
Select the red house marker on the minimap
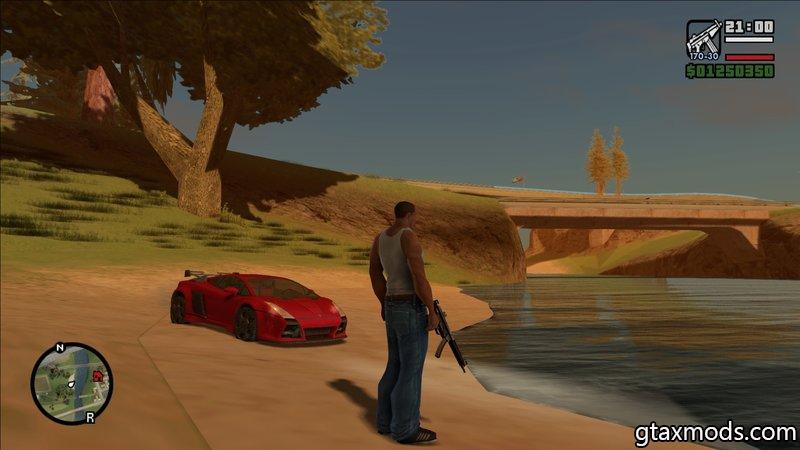[x=98, y=376]
